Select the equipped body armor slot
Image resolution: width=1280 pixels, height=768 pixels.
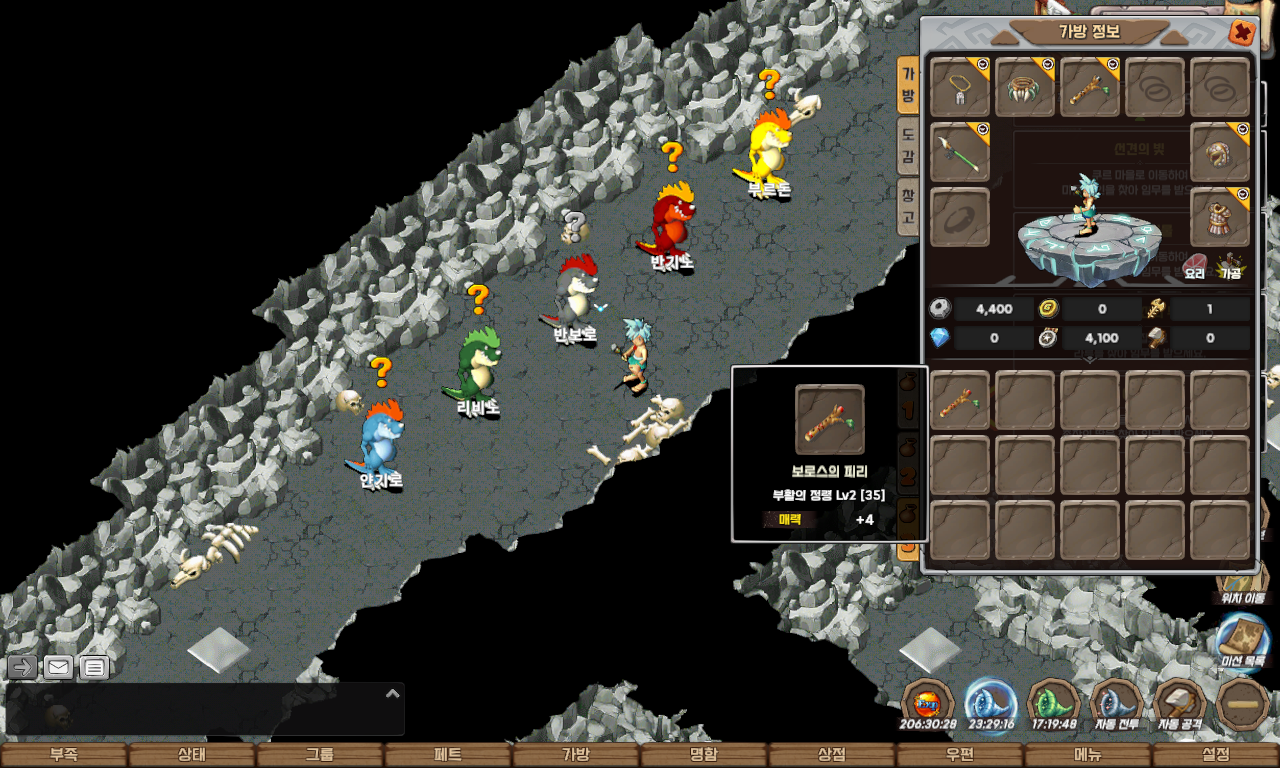pos(1220,217)
